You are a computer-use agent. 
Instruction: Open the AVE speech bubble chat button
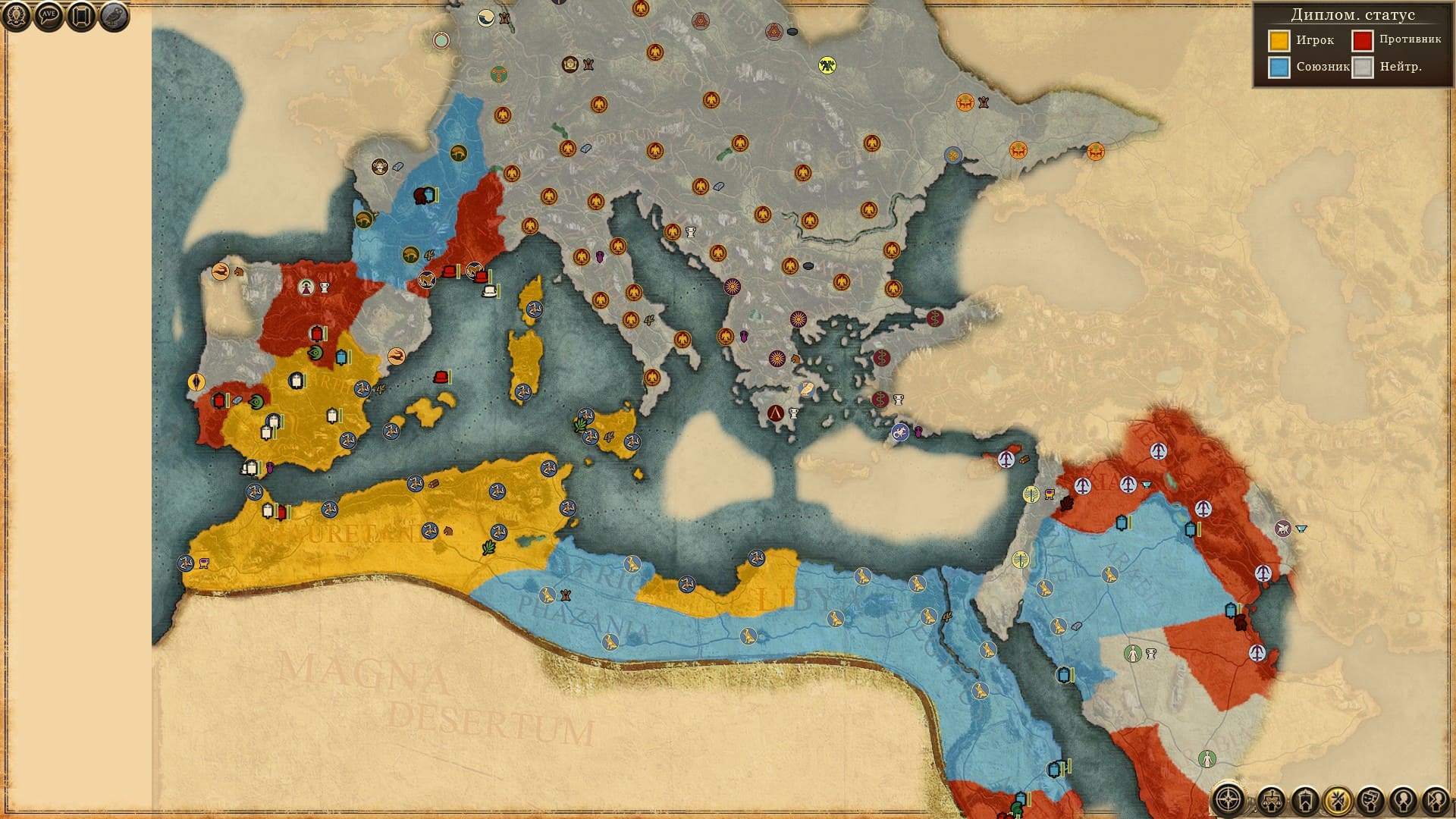49,16
